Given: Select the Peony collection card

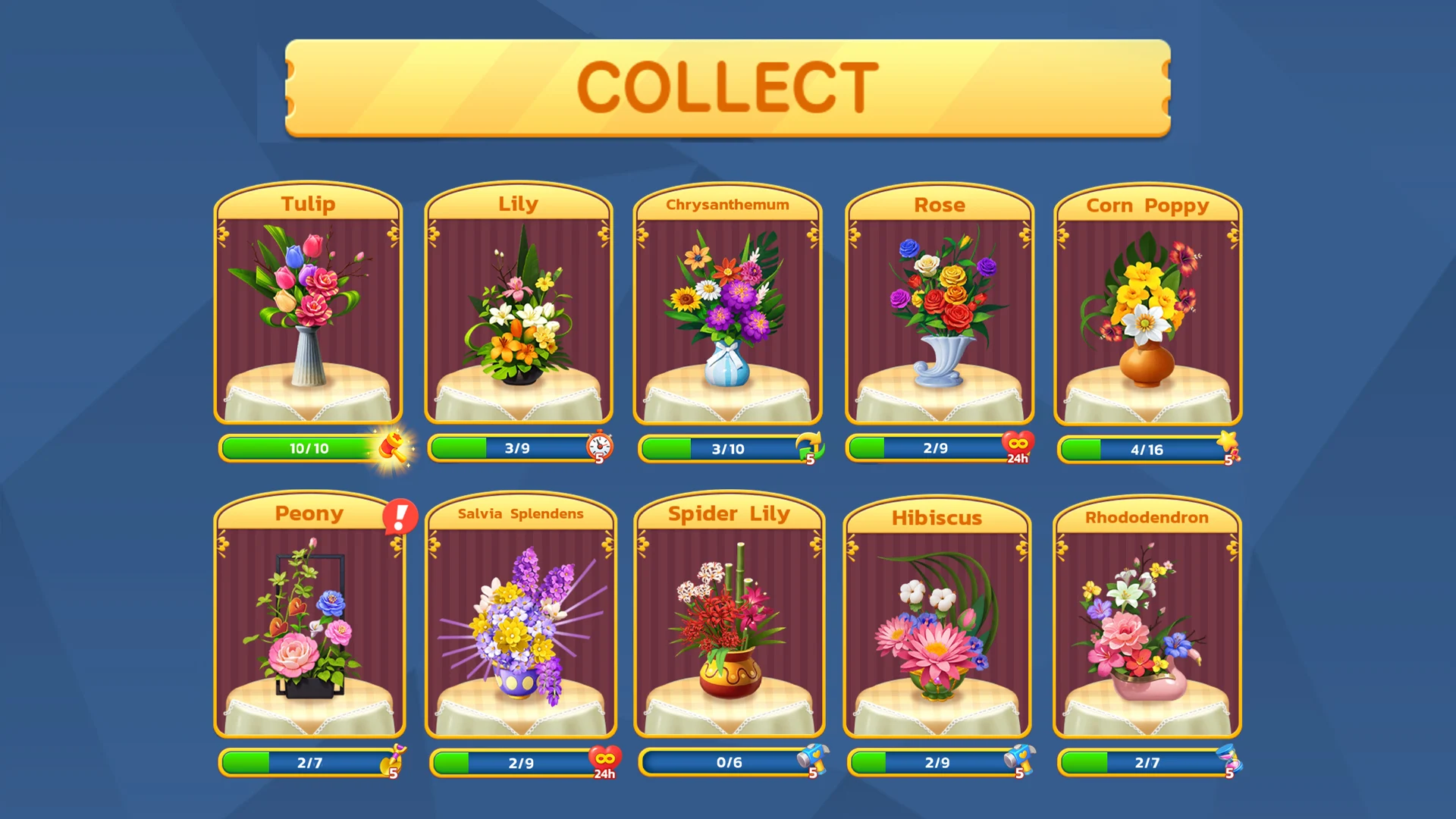Looking at the screenshot, I should (x=309, y=614).
